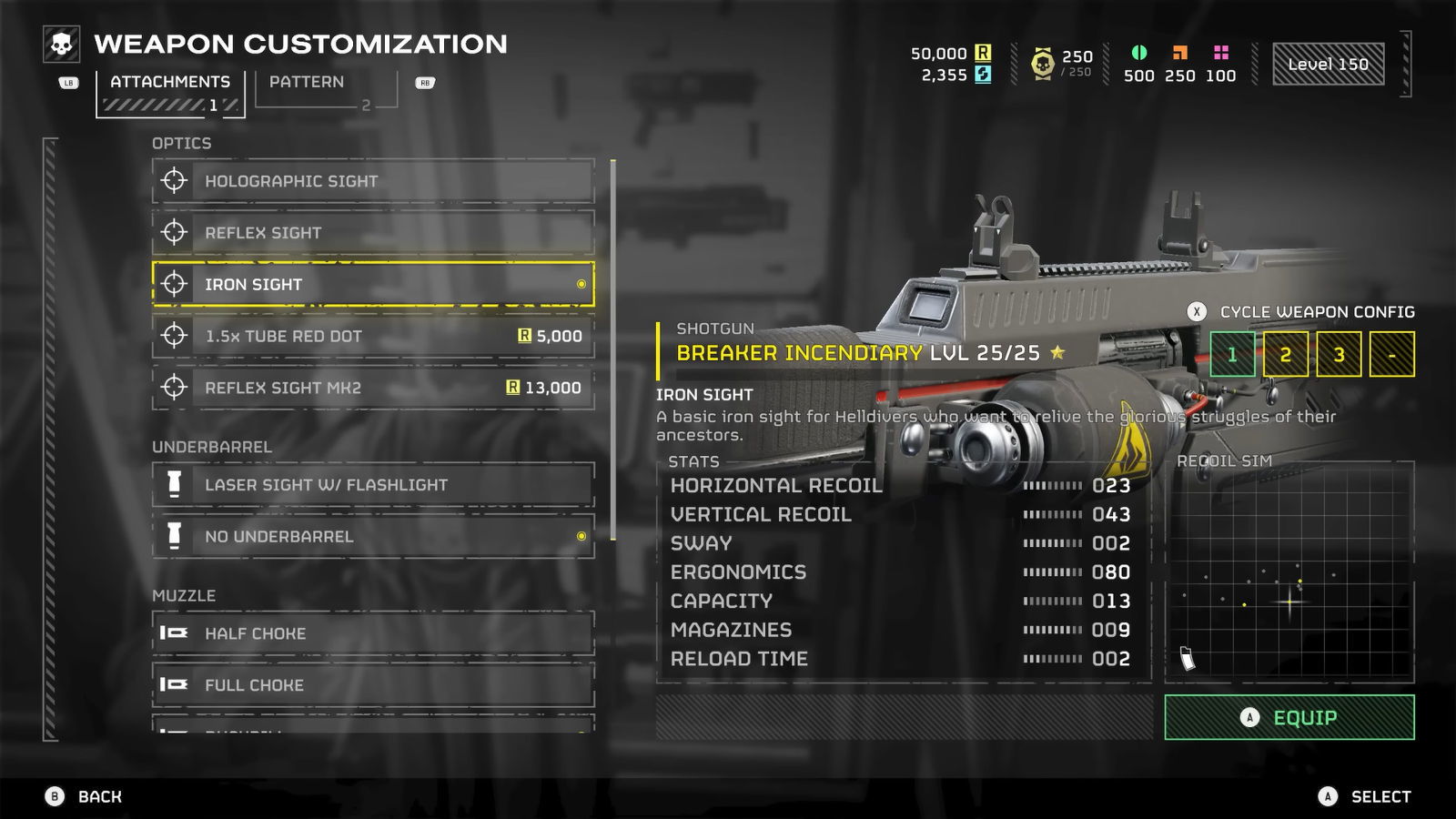Viewport: 1456px width, 819px height.
Task: Switch to the Pattern tab
Action: pyautogui.click(x=325, y=89)
